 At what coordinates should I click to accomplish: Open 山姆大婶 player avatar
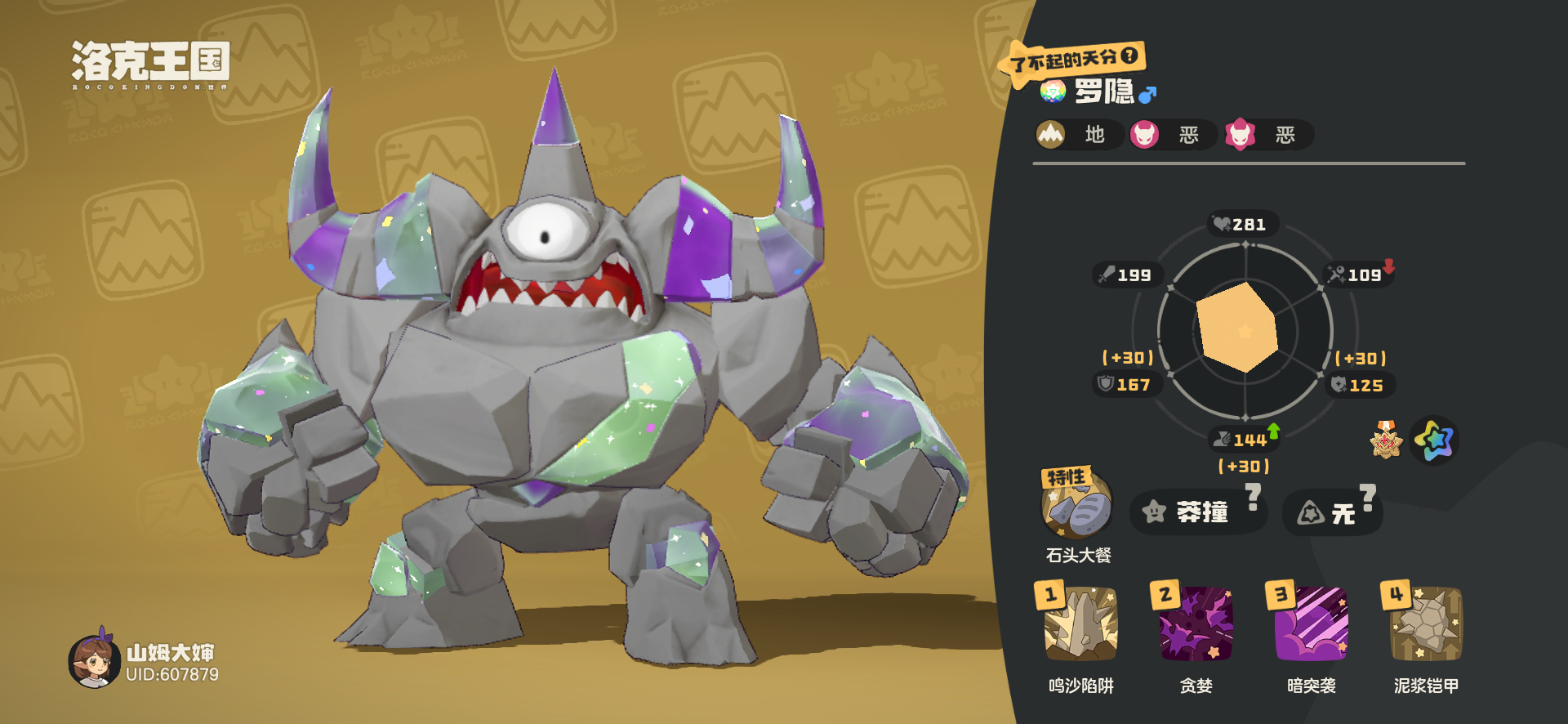pyautogui.click(x=95, y=662)
